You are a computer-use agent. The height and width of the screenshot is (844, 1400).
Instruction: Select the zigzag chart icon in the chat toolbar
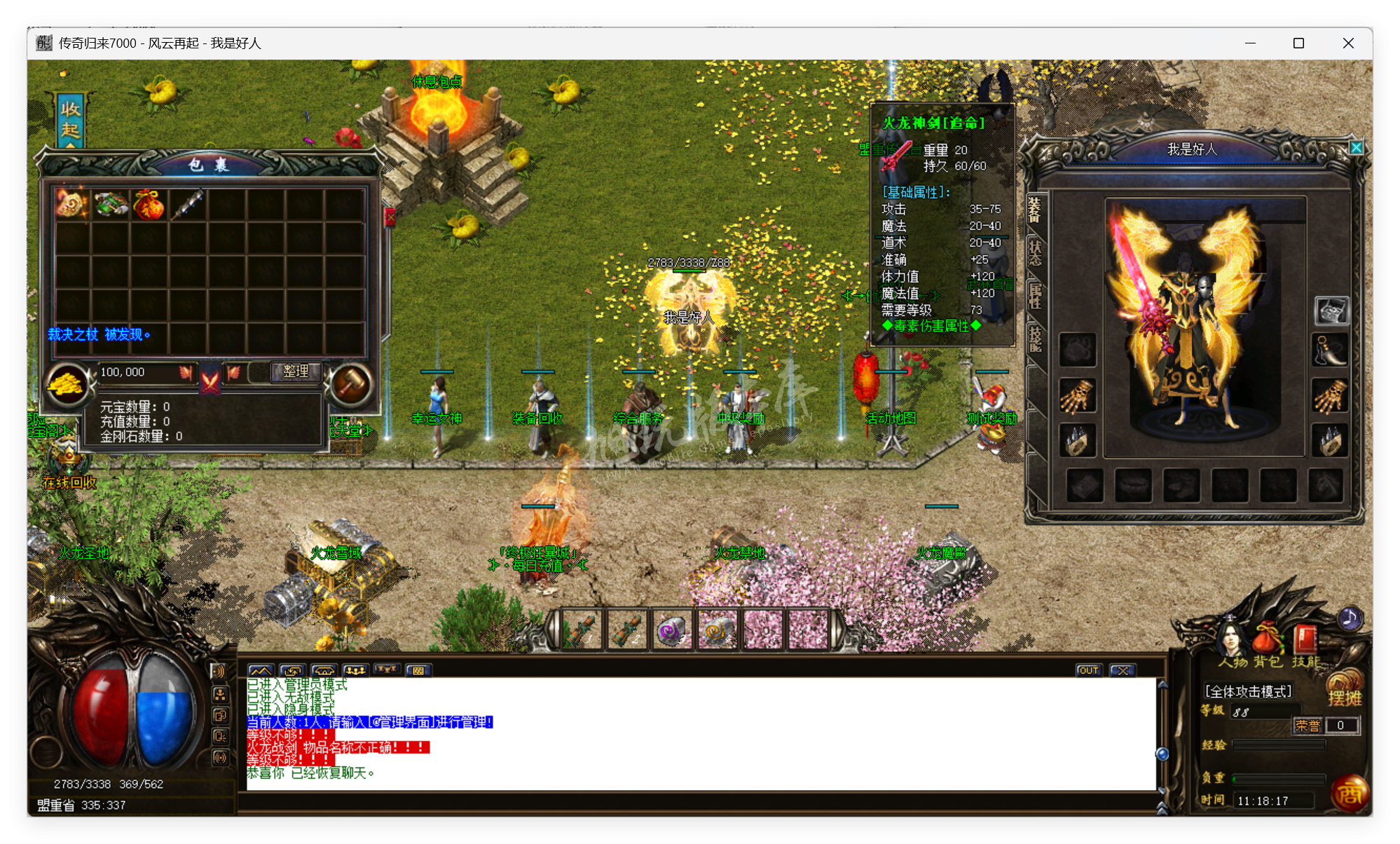tap(261, 670)
